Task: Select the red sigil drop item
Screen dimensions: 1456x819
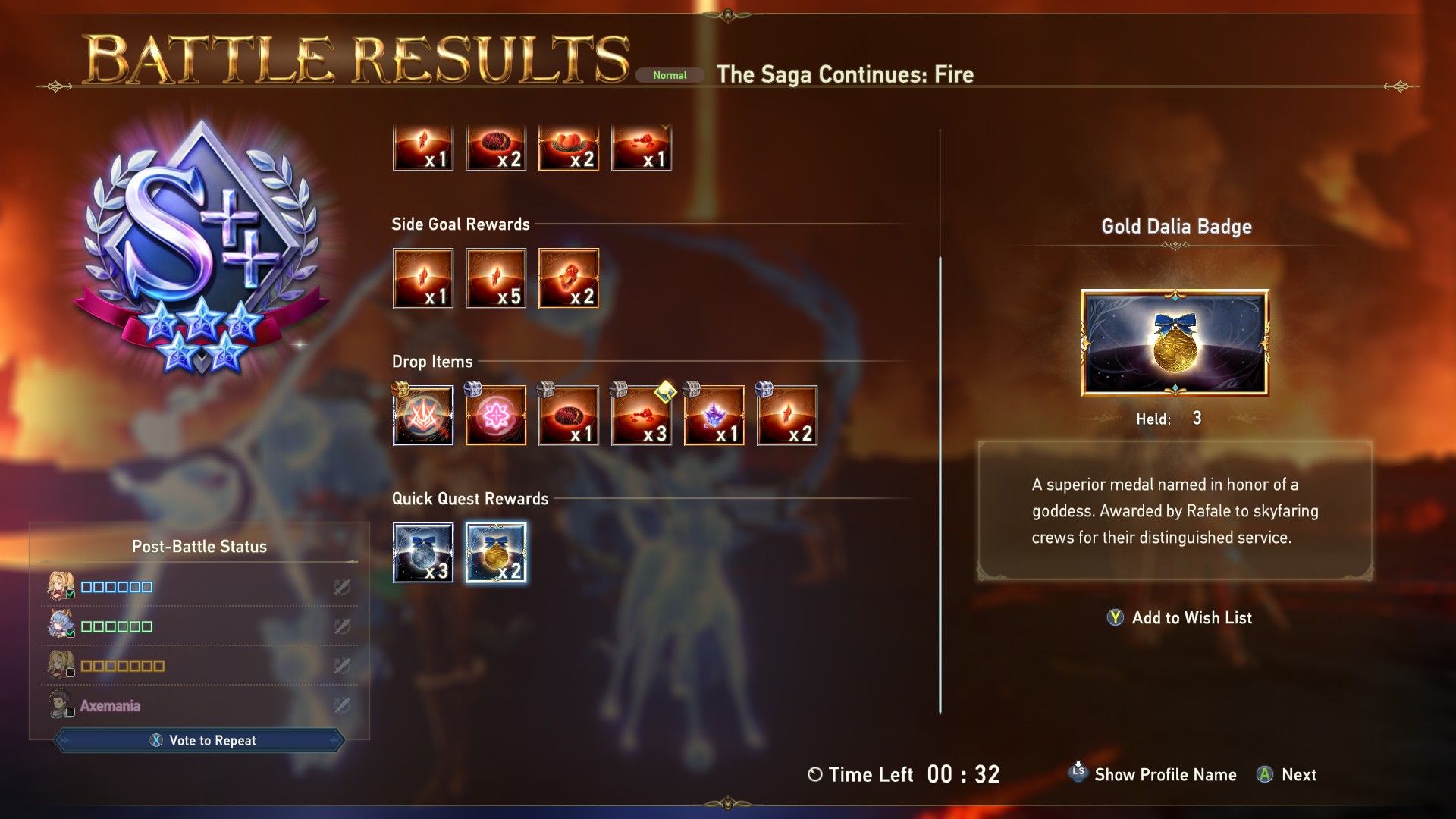Action: (422, 415)
